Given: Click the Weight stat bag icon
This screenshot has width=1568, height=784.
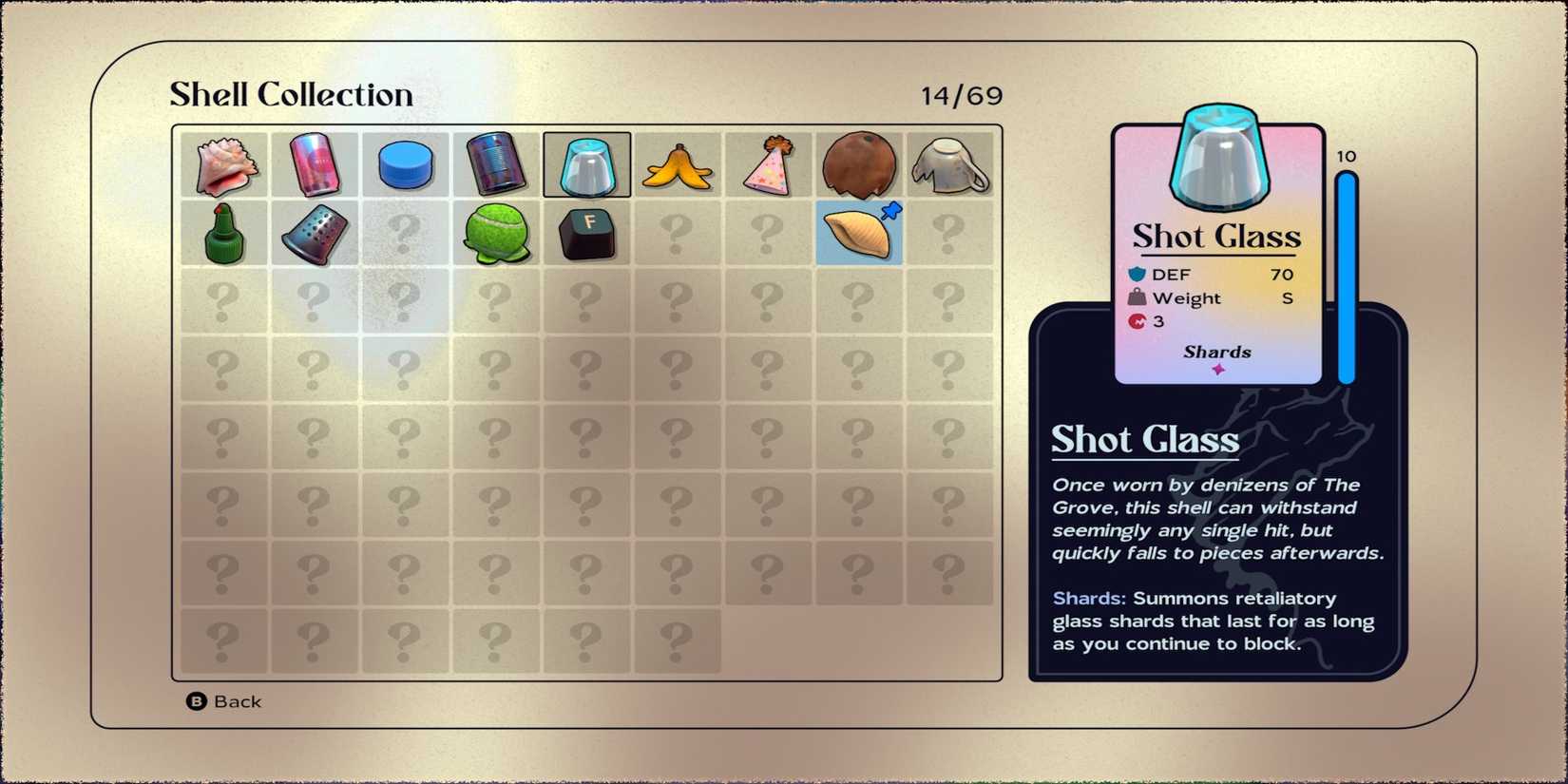Looking at the screenshot, I should pyautogui.click(x=1139, y=297).
